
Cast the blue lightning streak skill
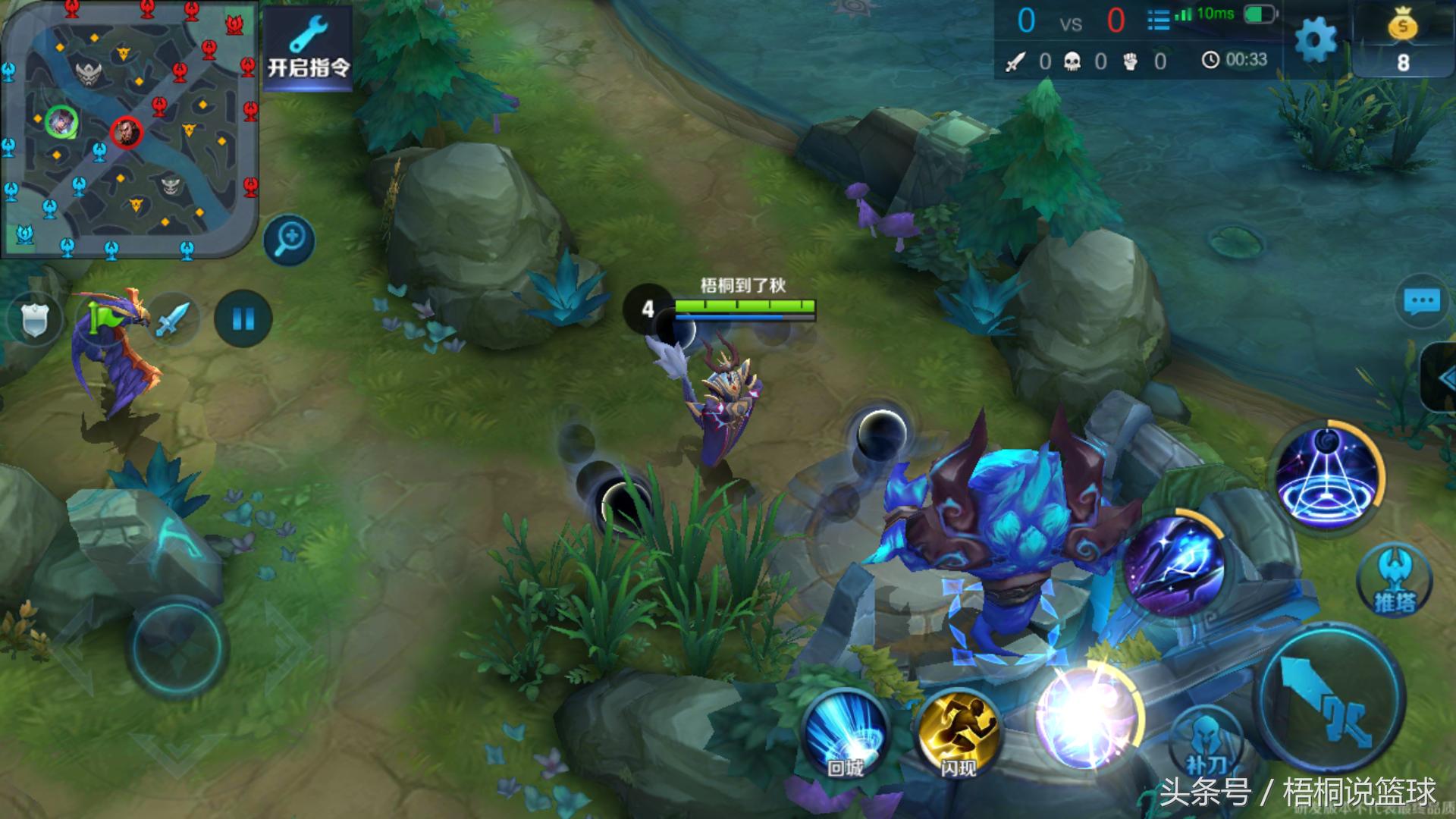point(1172,566)
